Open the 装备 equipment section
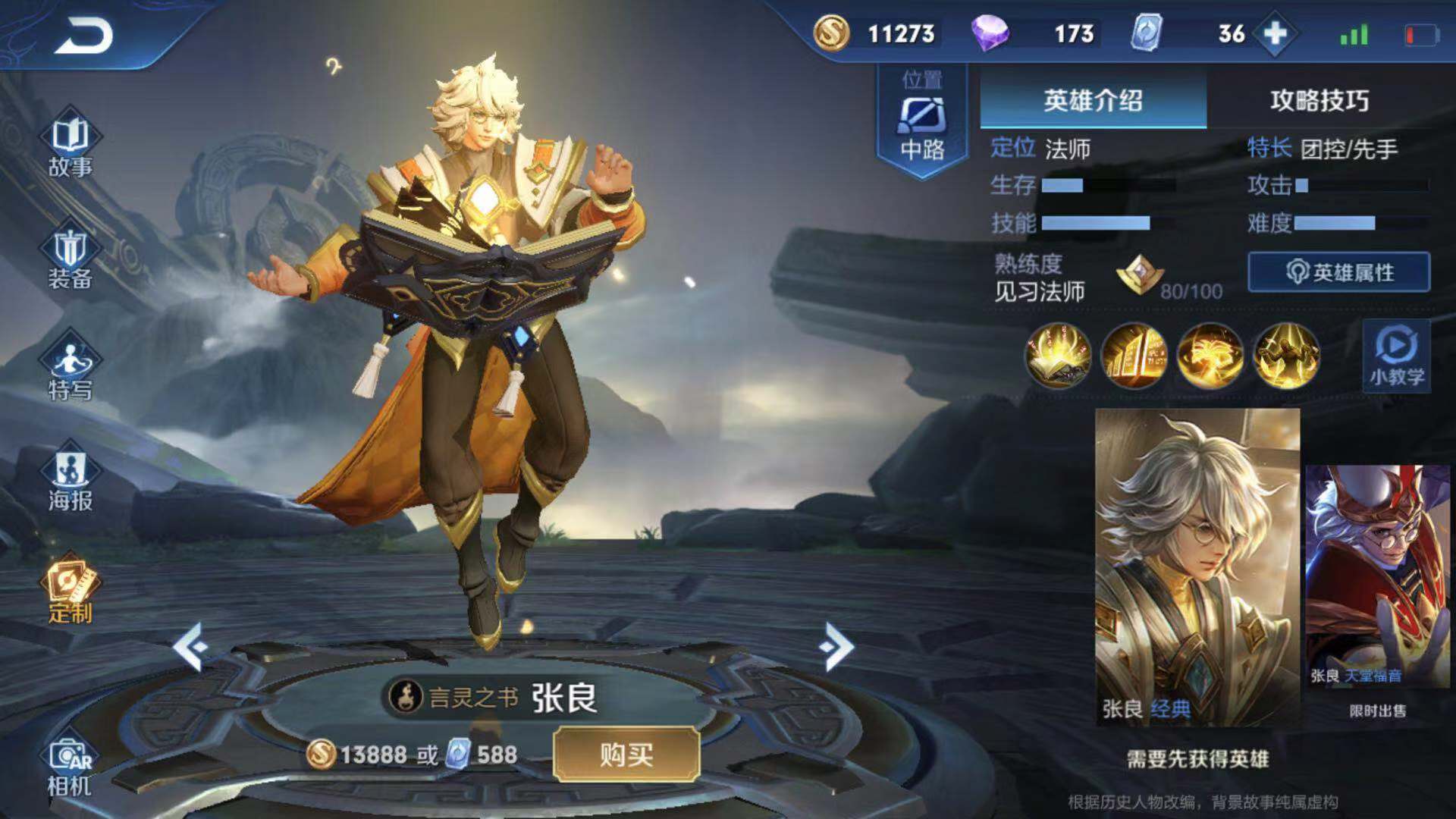Image resolution: width=1456 pixels, height=819 pixels. [70, 259]
